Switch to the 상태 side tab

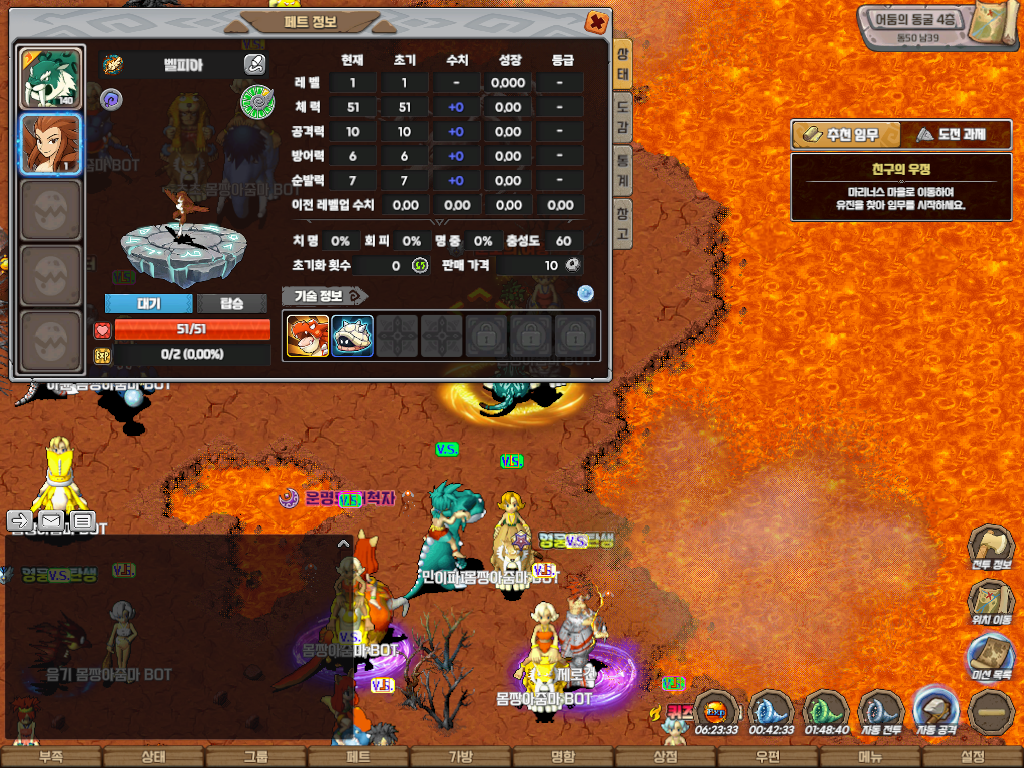coord(622,64)
